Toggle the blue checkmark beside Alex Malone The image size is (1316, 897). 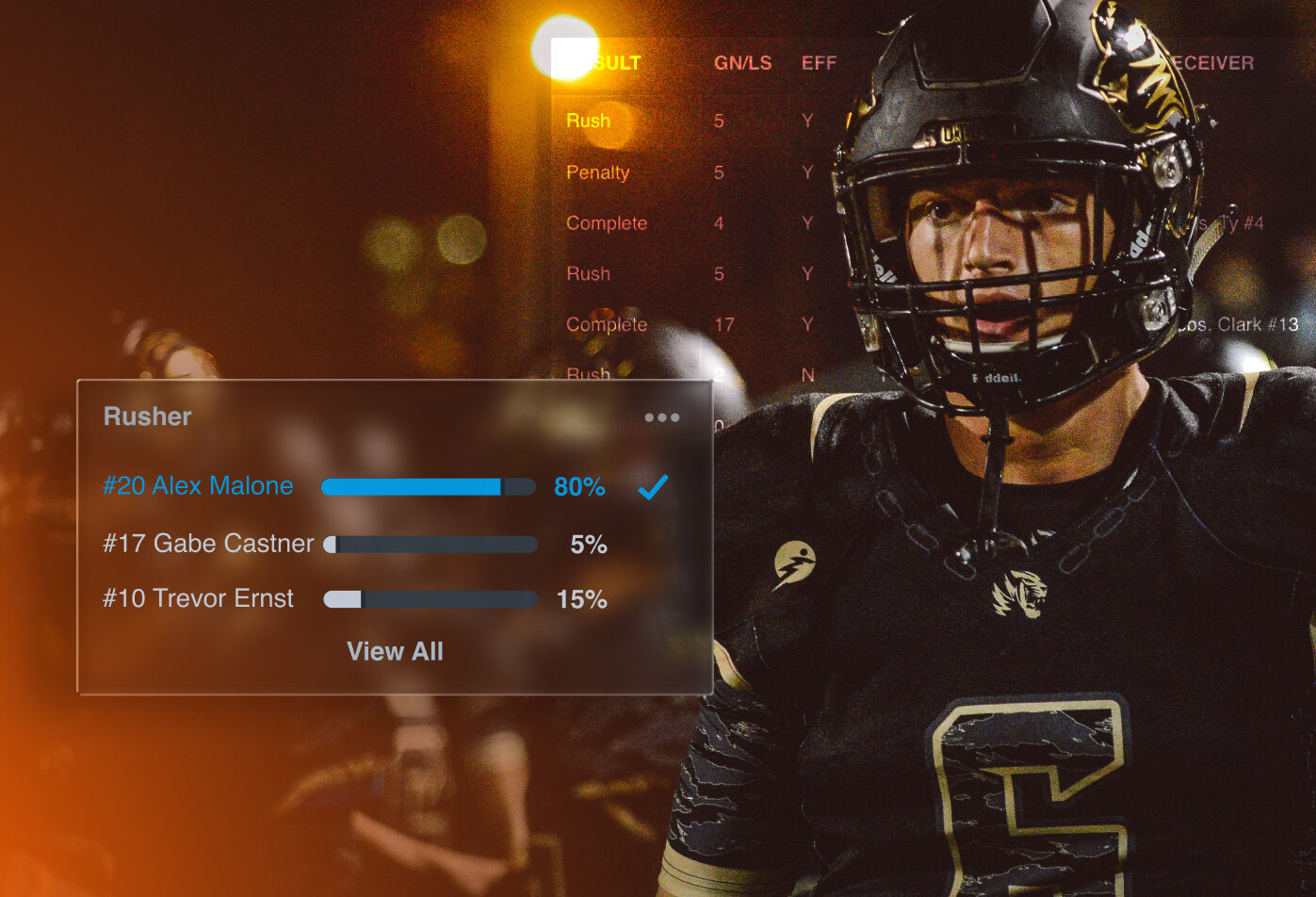pos(652,487)
